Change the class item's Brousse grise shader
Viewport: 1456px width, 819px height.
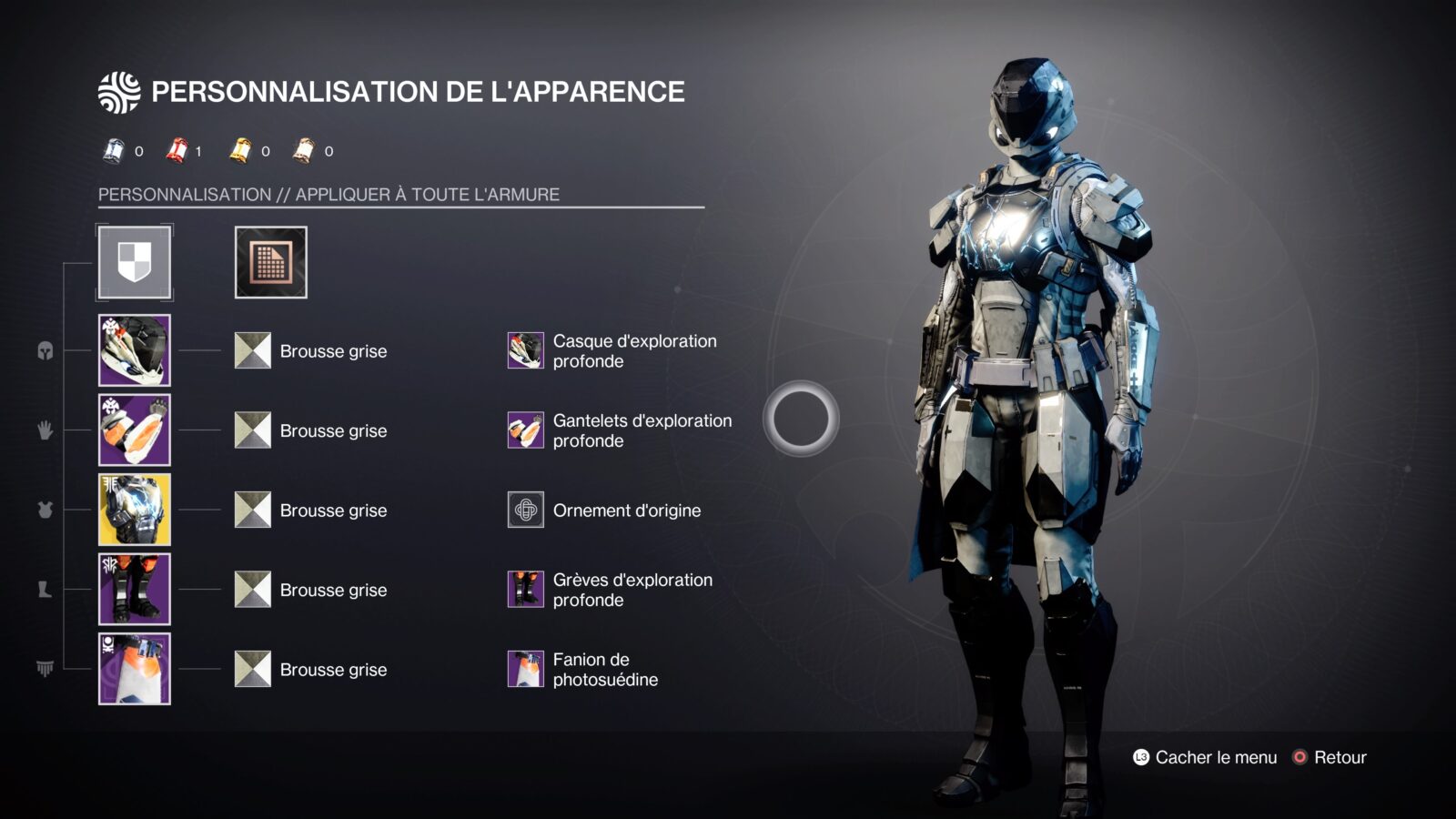point(253,669)
